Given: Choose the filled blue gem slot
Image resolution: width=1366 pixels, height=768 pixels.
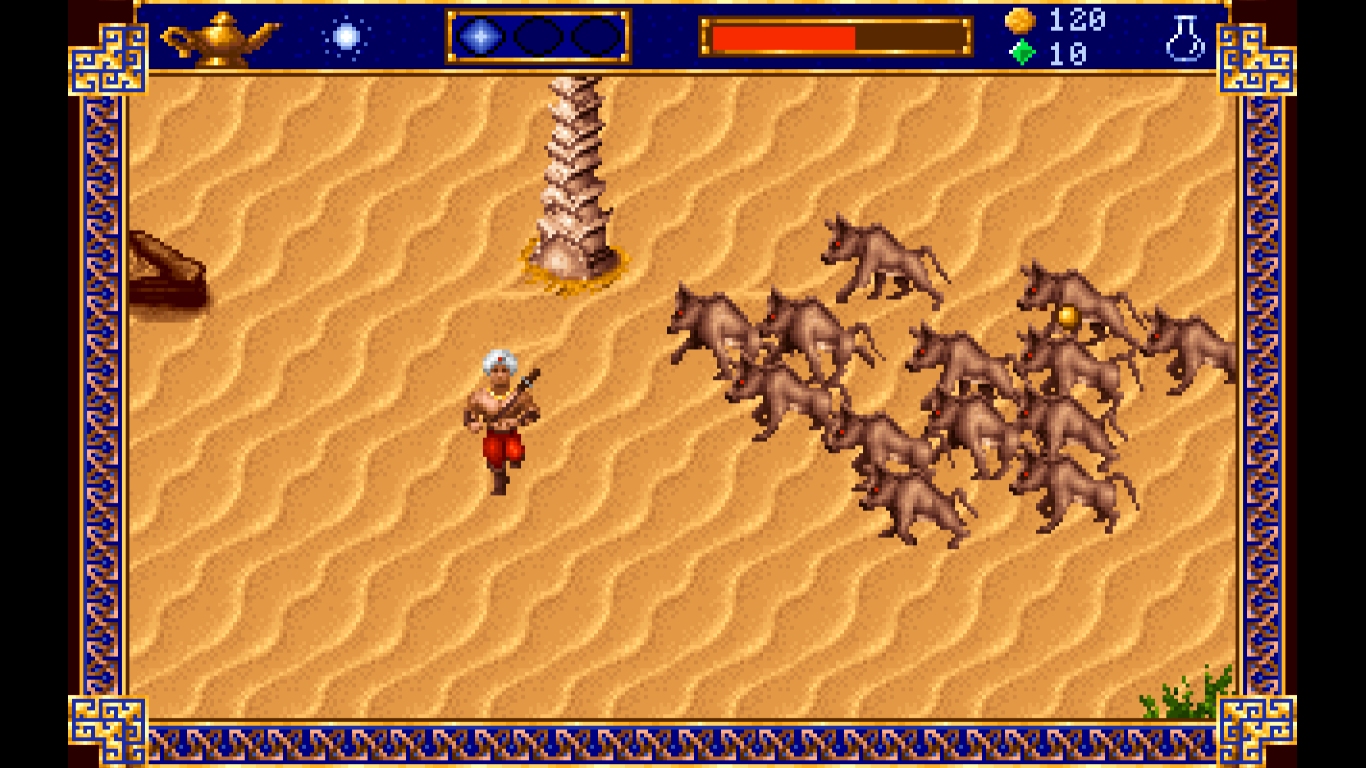Looking at the screenshot, I should 480,37.
